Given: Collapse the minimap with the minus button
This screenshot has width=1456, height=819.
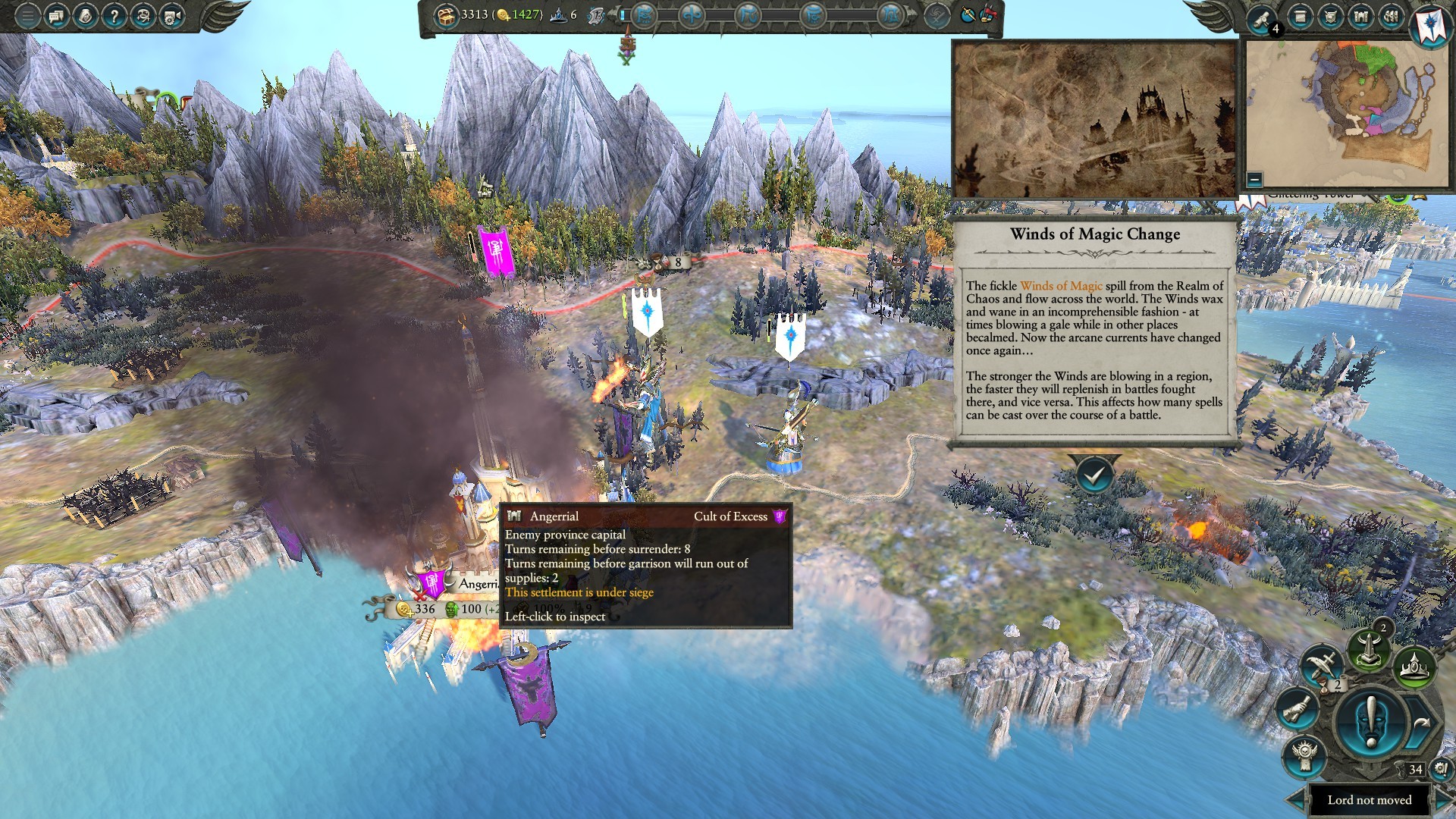Looking at the screenshot, I should point(1254,180).
